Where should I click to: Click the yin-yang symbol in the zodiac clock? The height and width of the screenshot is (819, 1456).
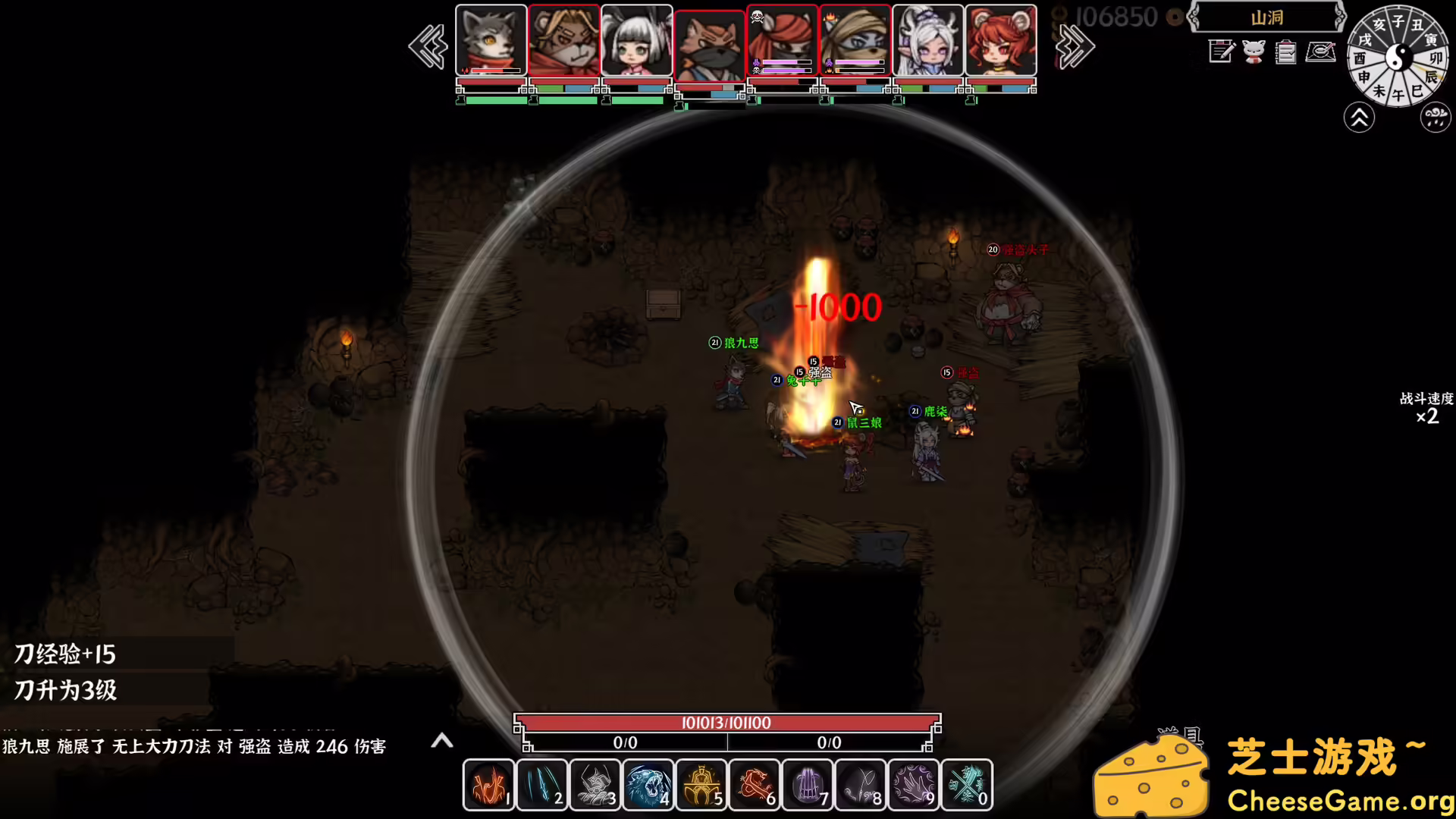click(x=1399, y=57)
